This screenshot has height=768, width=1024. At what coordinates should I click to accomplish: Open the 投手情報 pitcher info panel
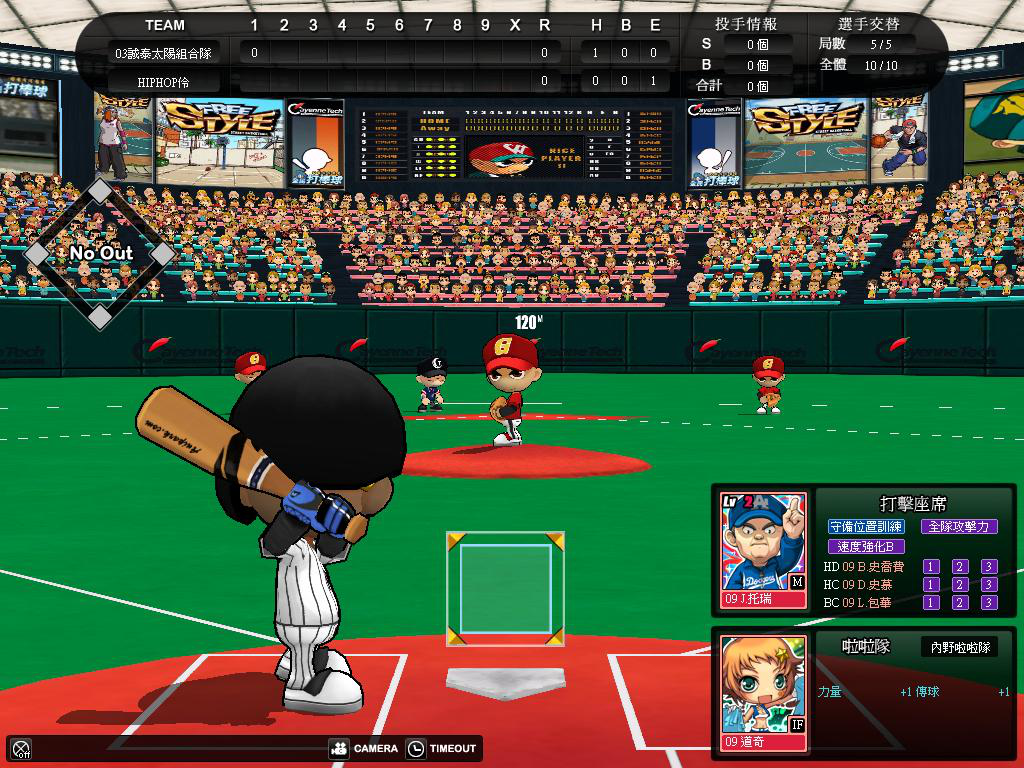(746, 24)
